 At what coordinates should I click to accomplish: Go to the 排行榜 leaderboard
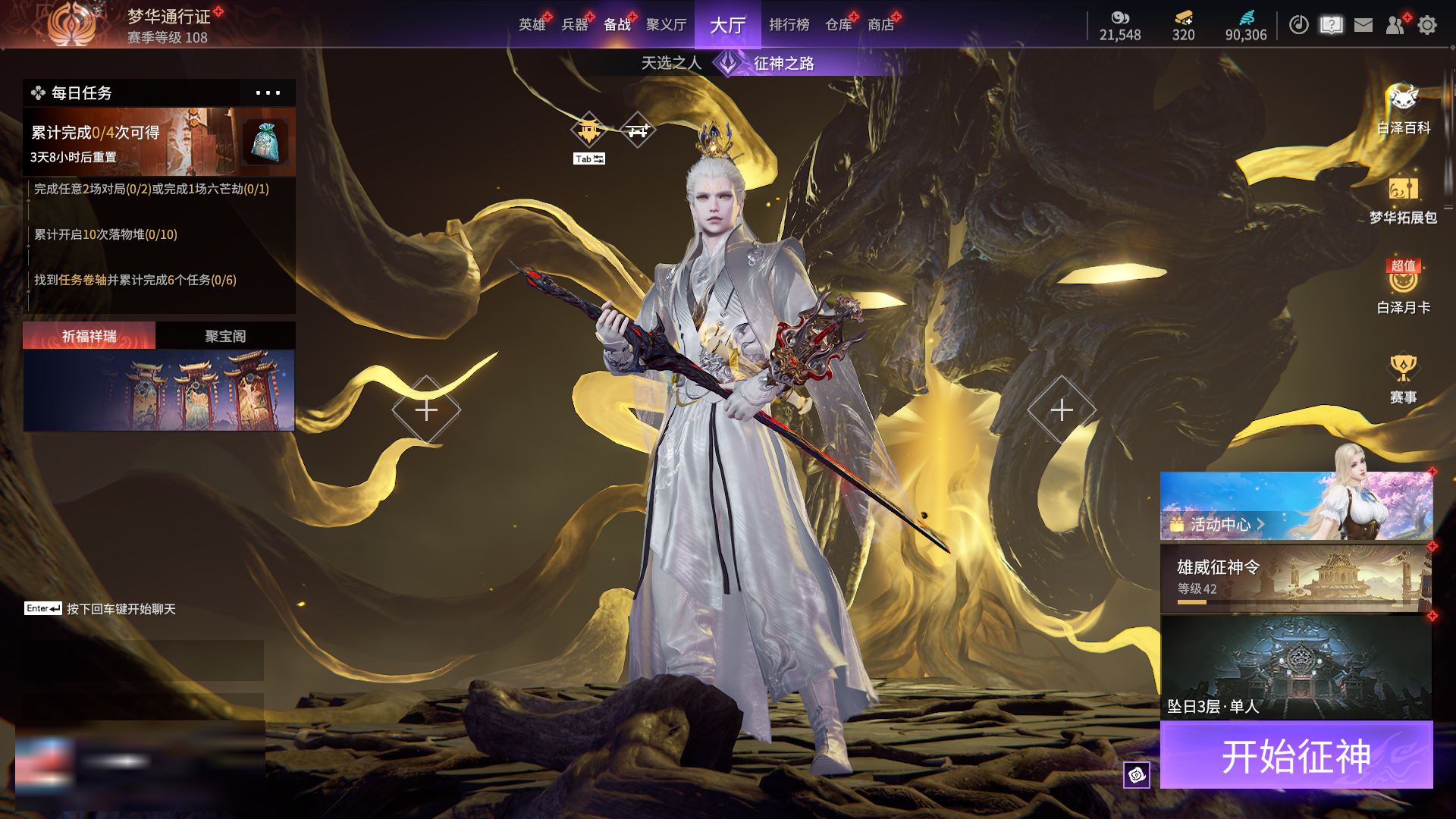(789, 25)
